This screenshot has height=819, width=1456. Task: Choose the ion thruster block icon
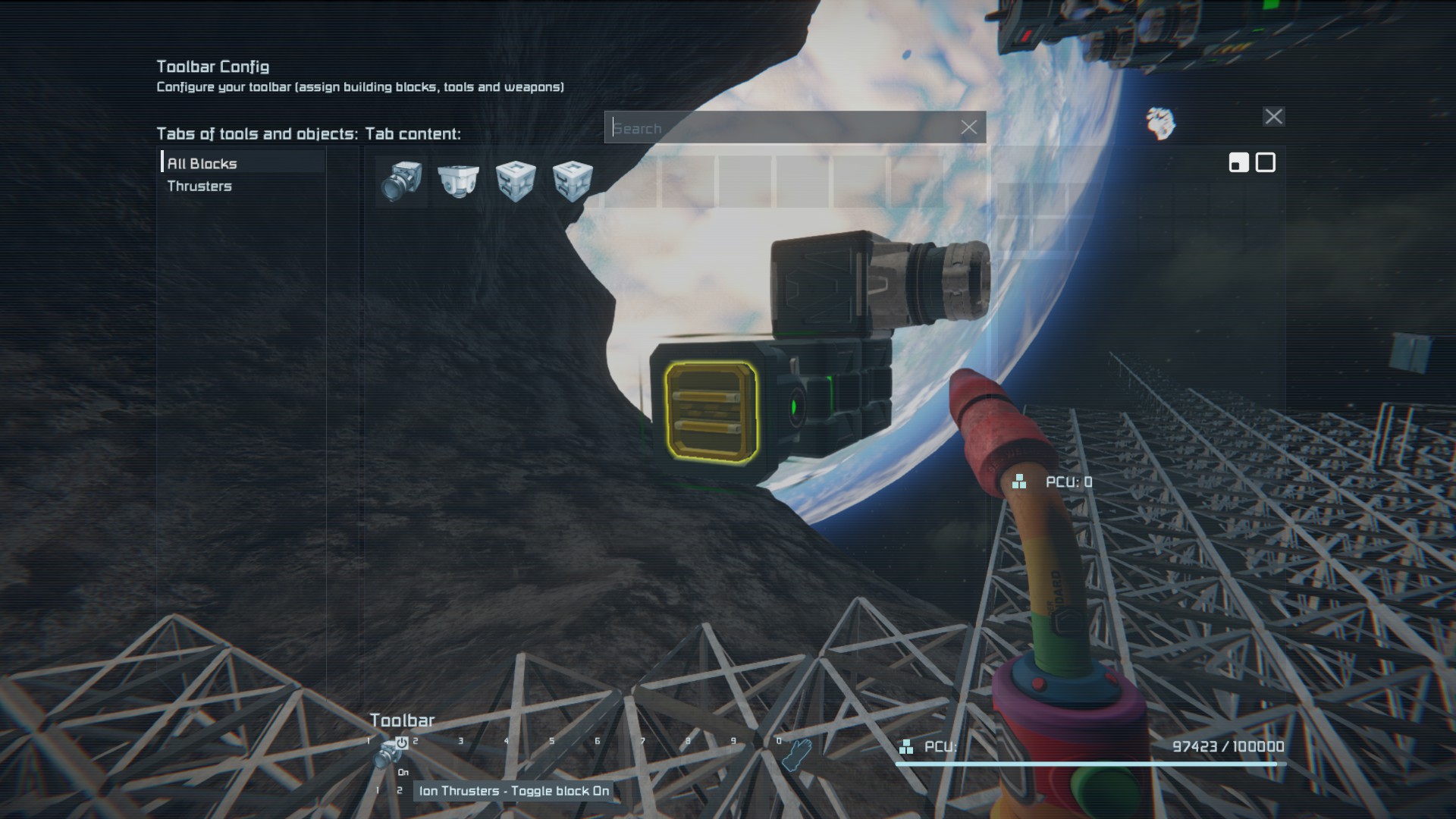402,181
